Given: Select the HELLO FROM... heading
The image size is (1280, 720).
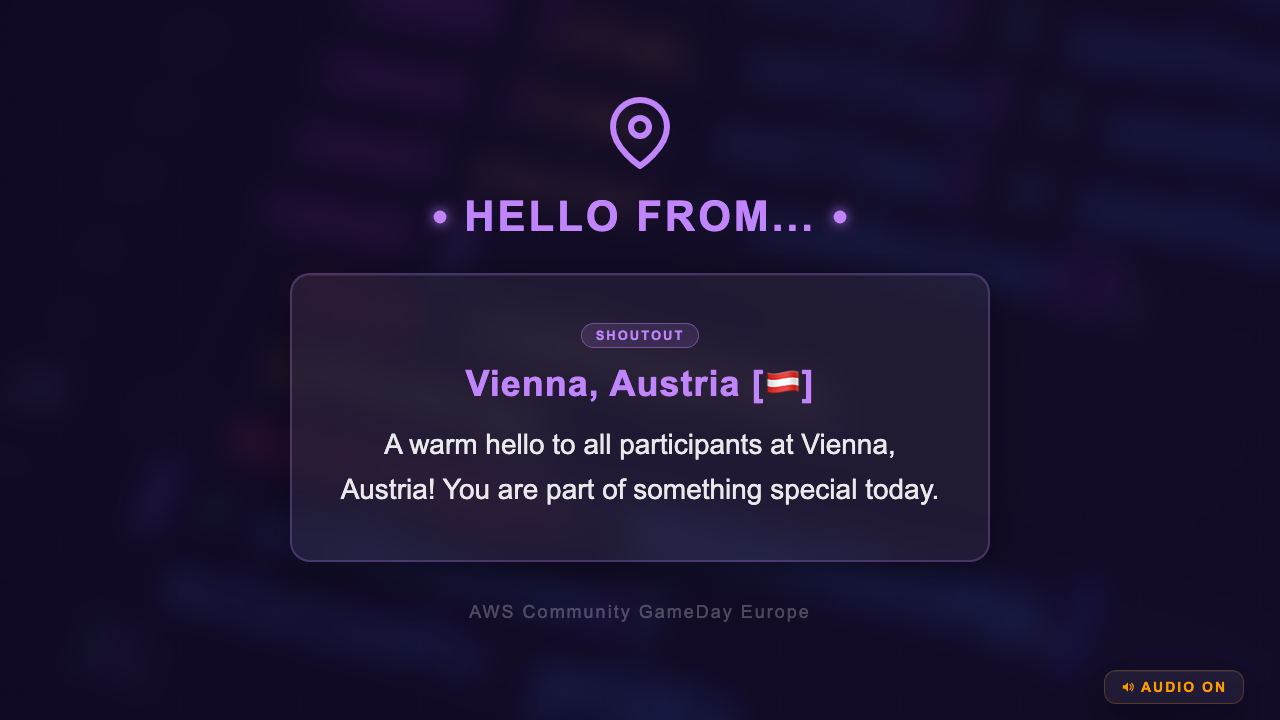Looking at the screenshot, I should click(x=640, y=216).
